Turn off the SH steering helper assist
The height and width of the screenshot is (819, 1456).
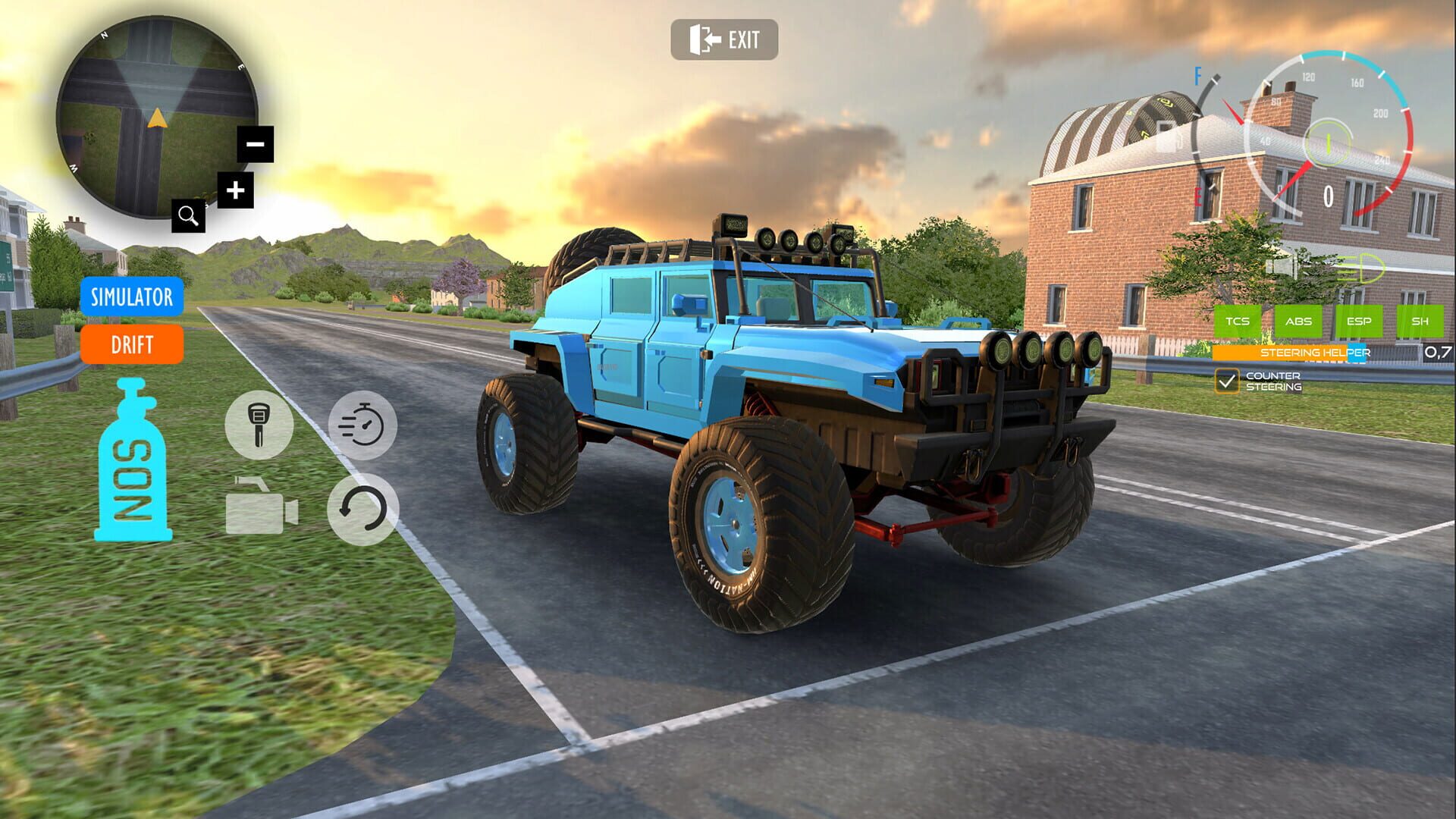pos(1419,322)
